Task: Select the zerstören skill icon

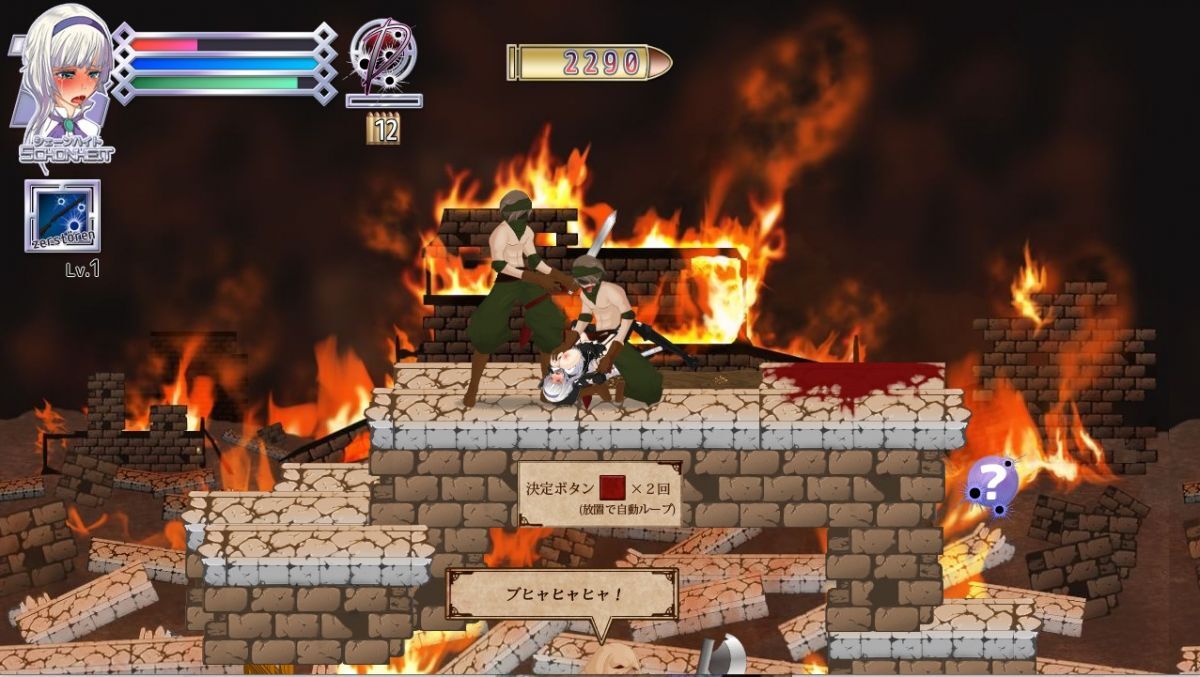Action: pyautogui.click(x=62, y=215)
